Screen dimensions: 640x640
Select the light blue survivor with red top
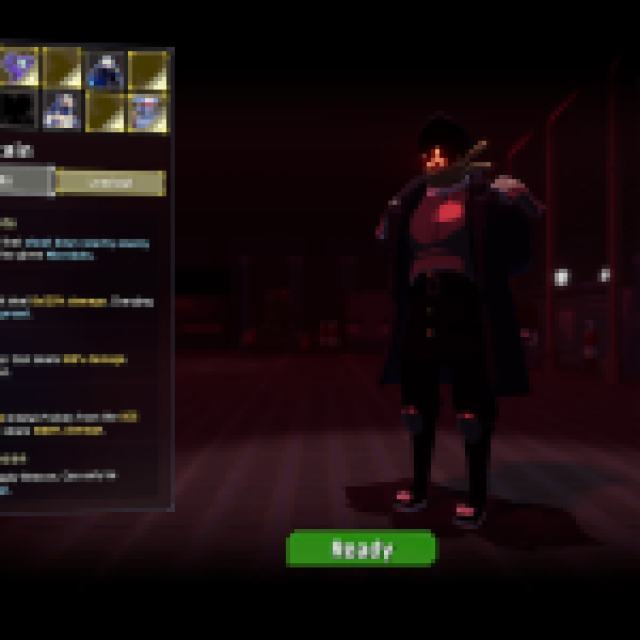click(x=146, y=110)
